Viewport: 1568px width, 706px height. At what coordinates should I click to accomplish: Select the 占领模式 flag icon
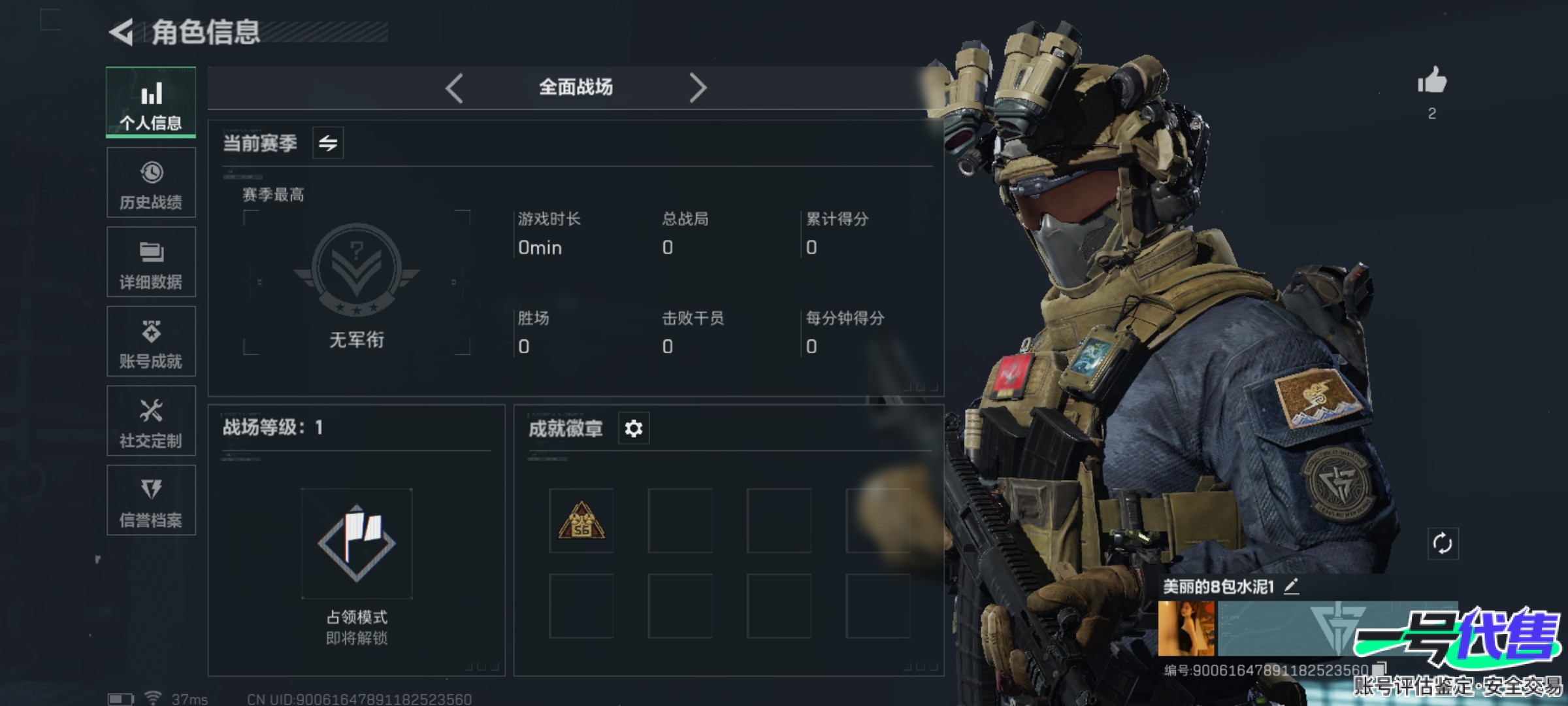pyautogui.click(x=357, y=543)
